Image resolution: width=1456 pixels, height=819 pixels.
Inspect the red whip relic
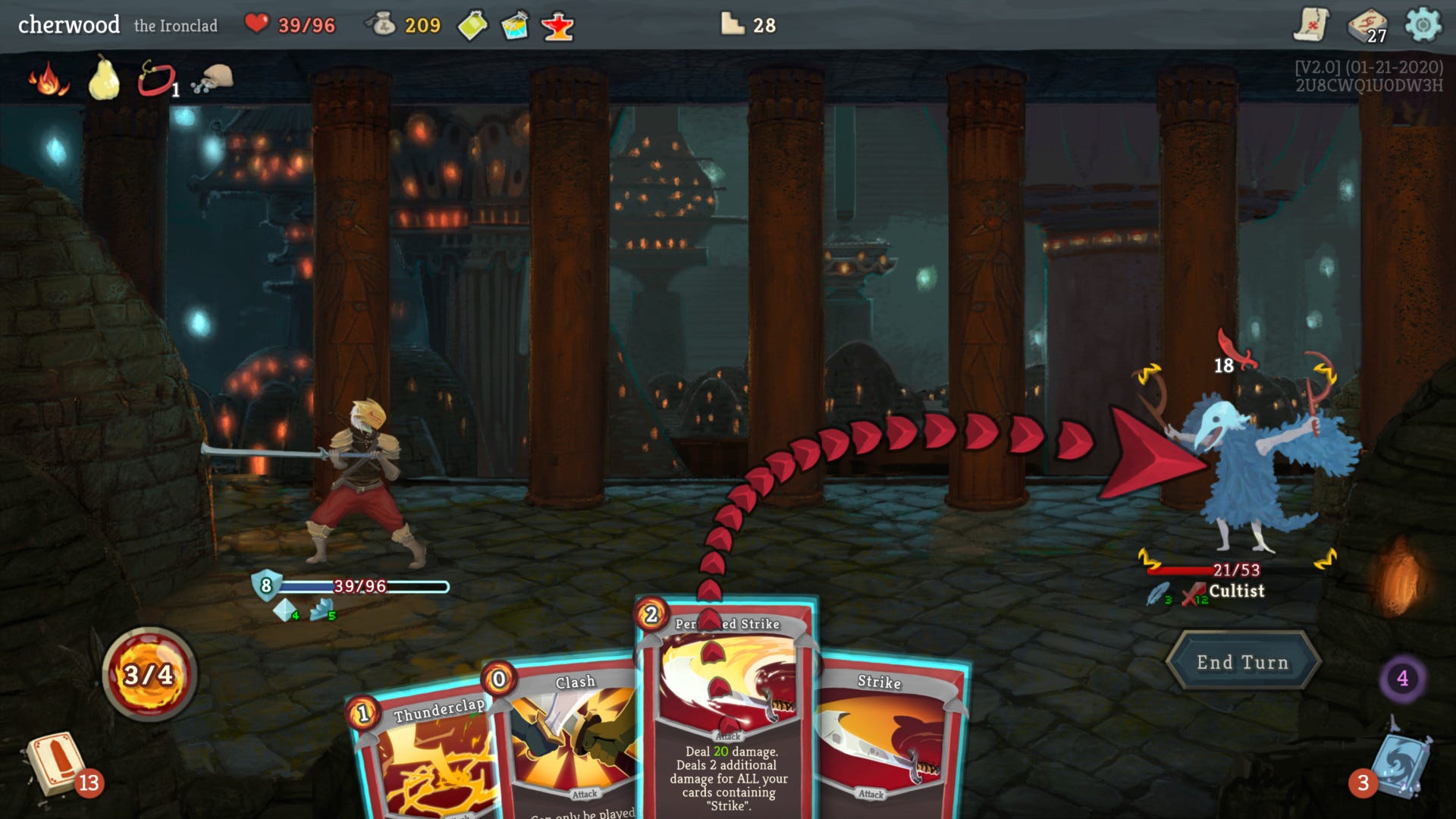[x=156, y=79]
